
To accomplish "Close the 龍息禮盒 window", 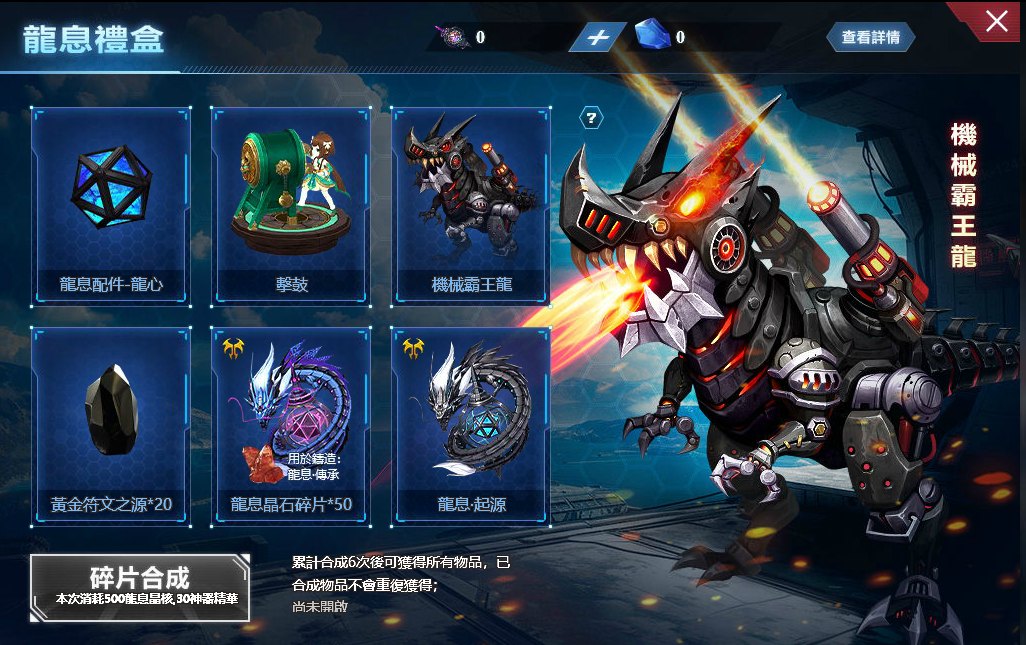I will click(996, 21).
